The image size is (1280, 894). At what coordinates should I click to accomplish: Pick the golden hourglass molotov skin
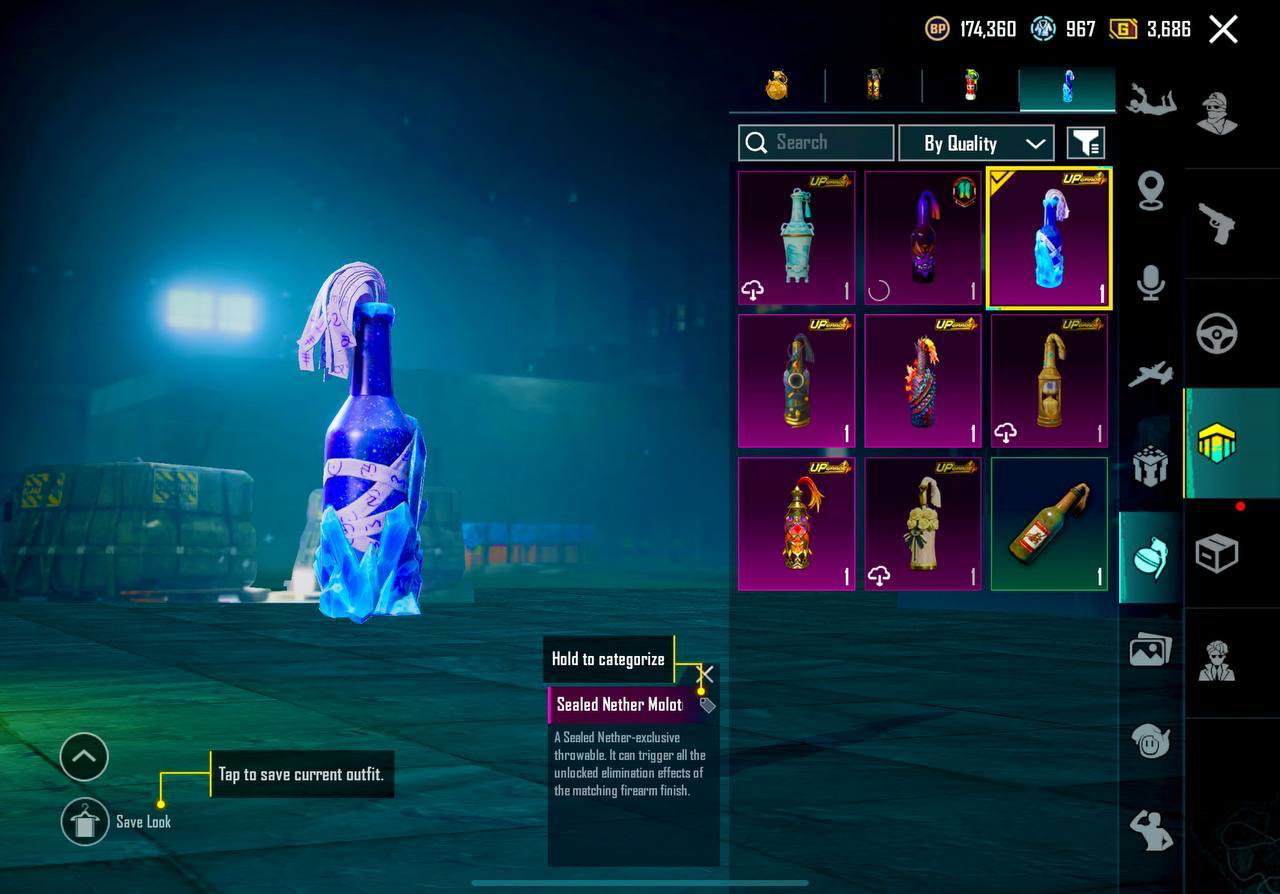point(1049,381)
